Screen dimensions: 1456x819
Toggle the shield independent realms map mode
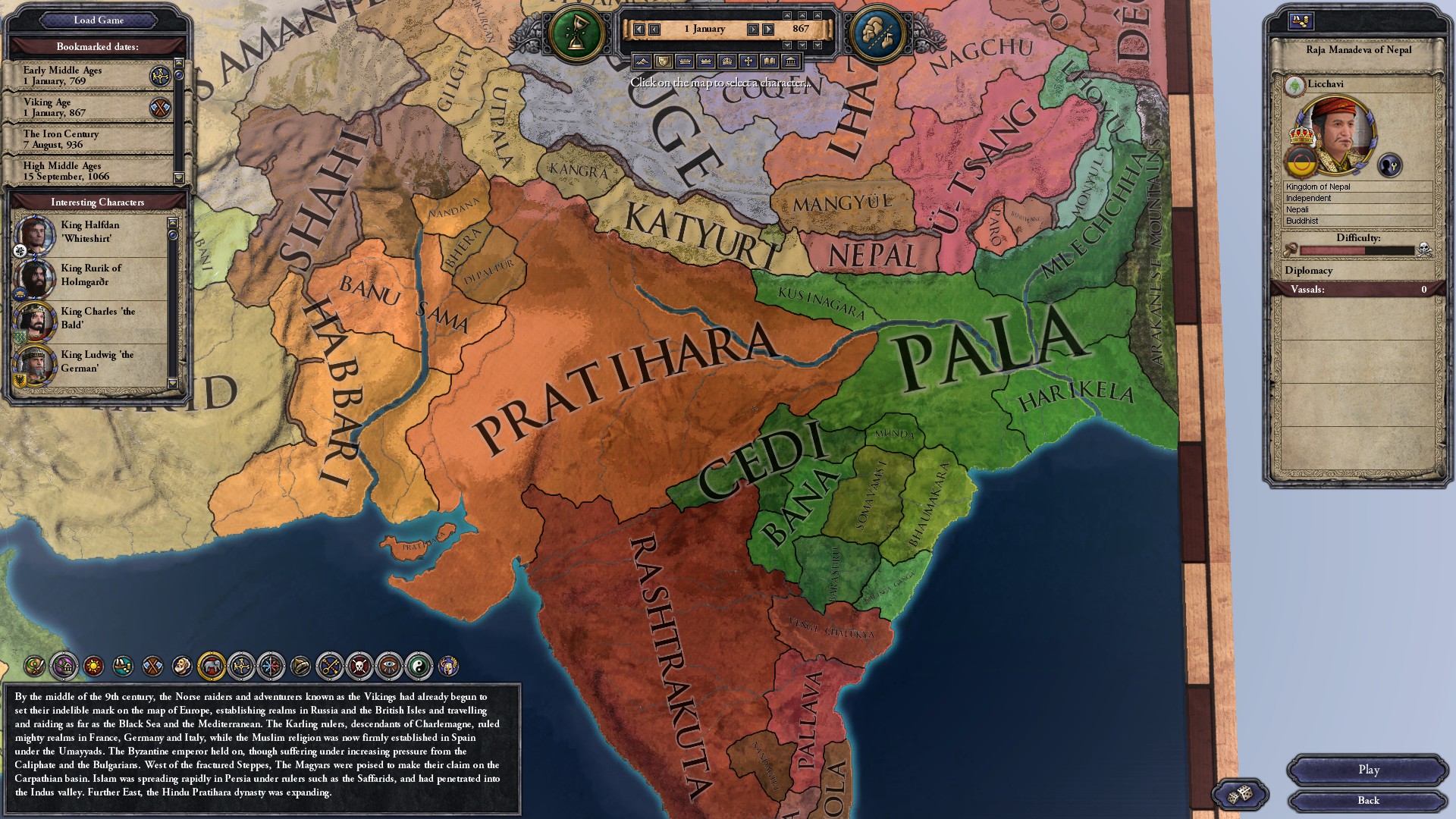pos(663,61)
